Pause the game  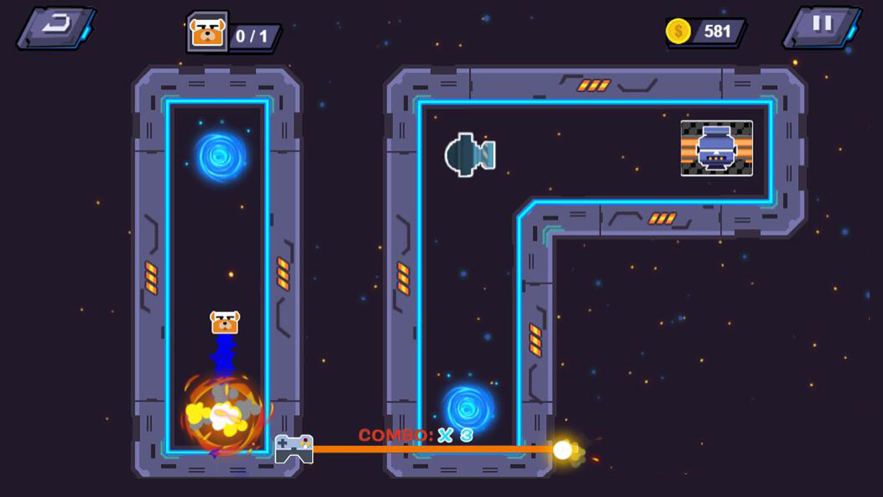pyautogui.click(x=822, y=26)
